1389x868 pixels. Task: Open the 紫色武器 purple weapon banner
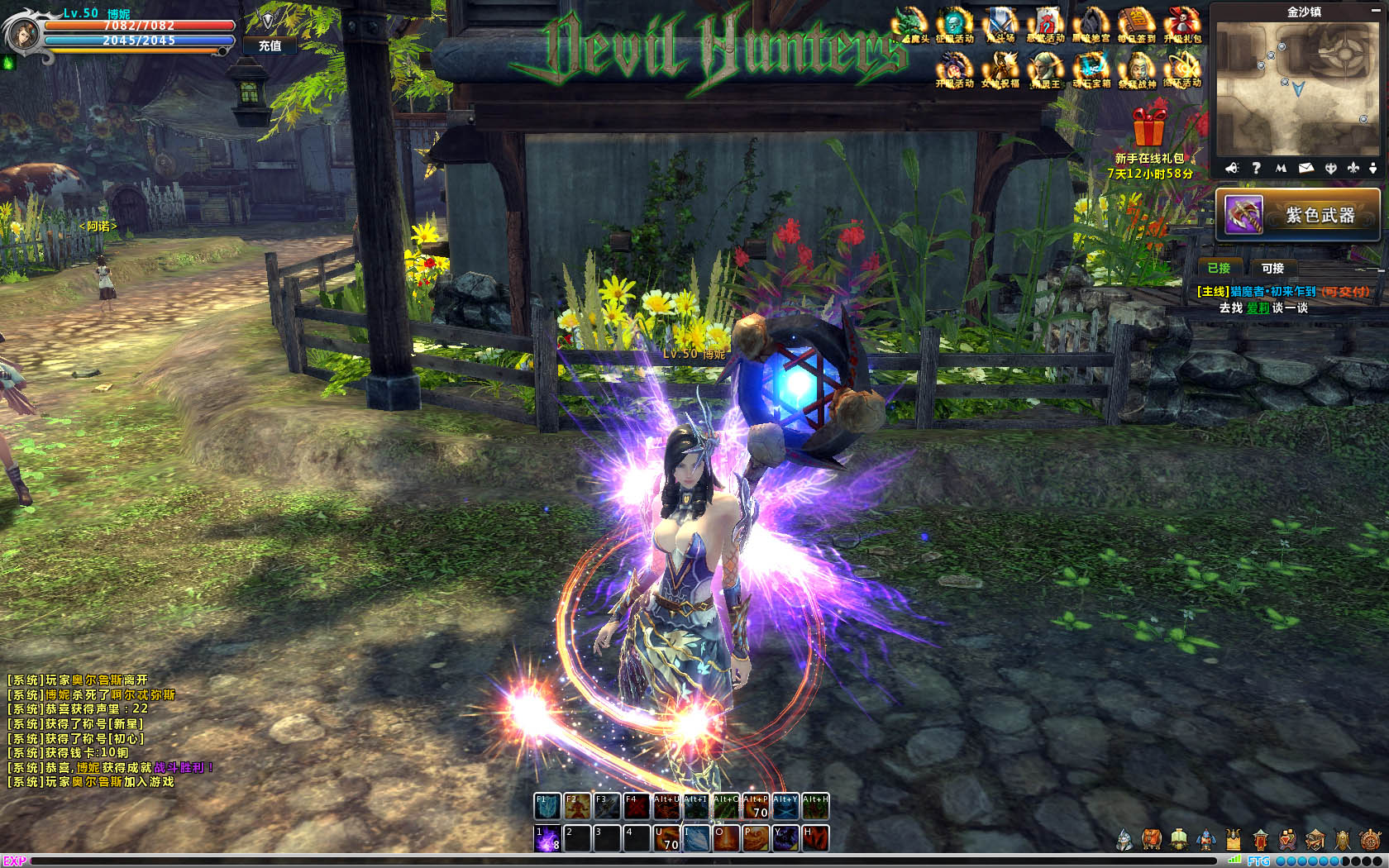(x=1298, y=215)
